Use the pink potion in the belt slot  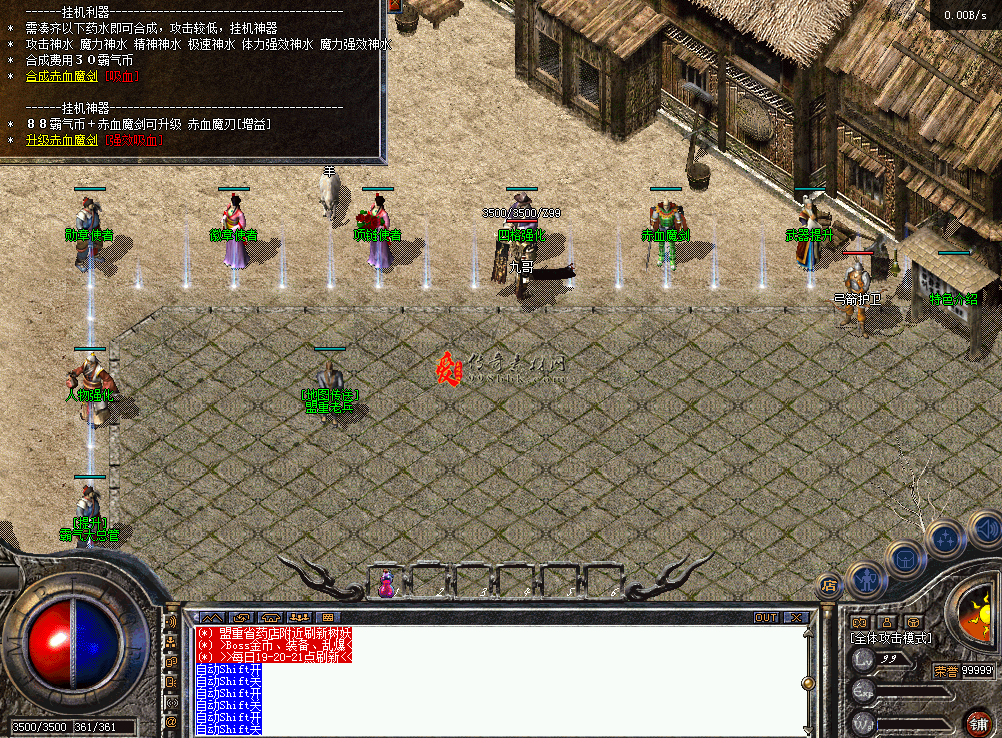click(385, 585)
